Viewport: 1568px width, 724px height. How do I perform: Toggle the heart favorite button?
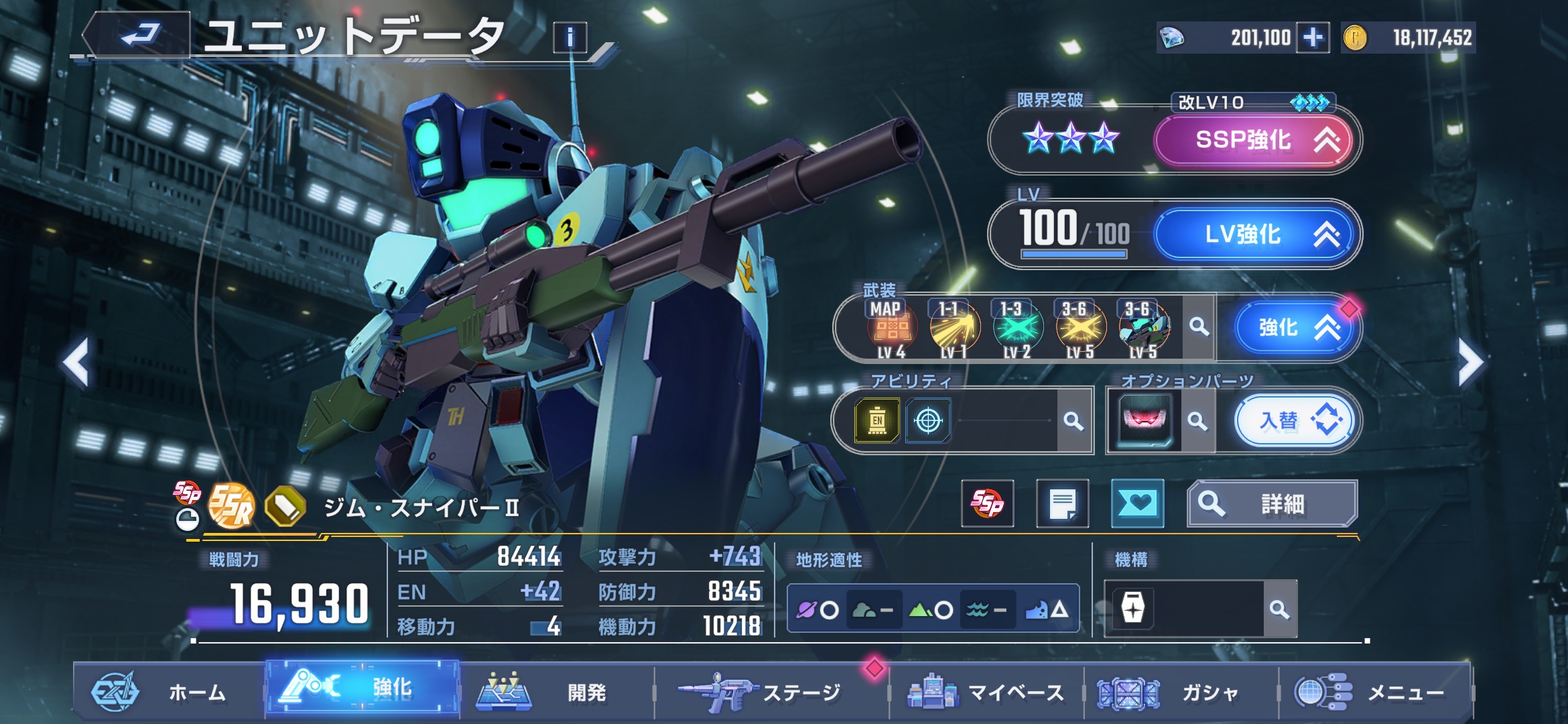[x=1137, y=503]
